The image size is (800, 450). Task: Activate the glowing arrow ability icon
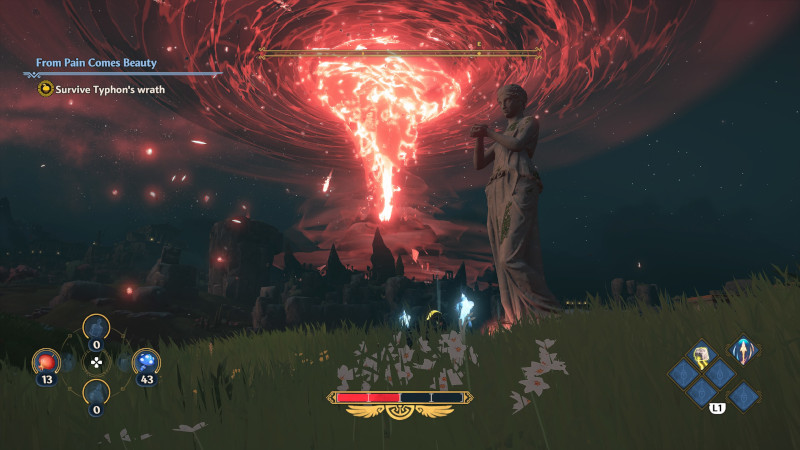(x=742, y=351)
